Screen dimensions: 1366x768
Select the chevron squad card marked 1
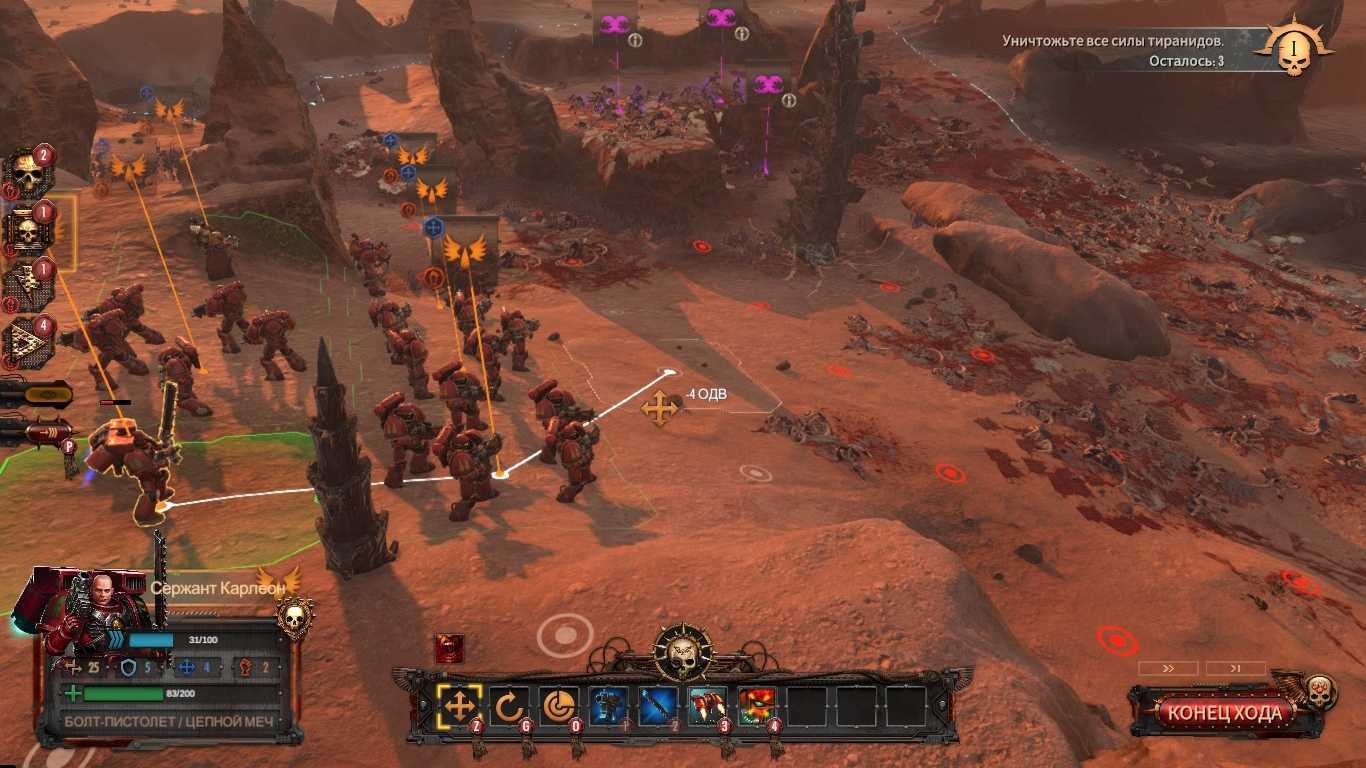[28, 286]
